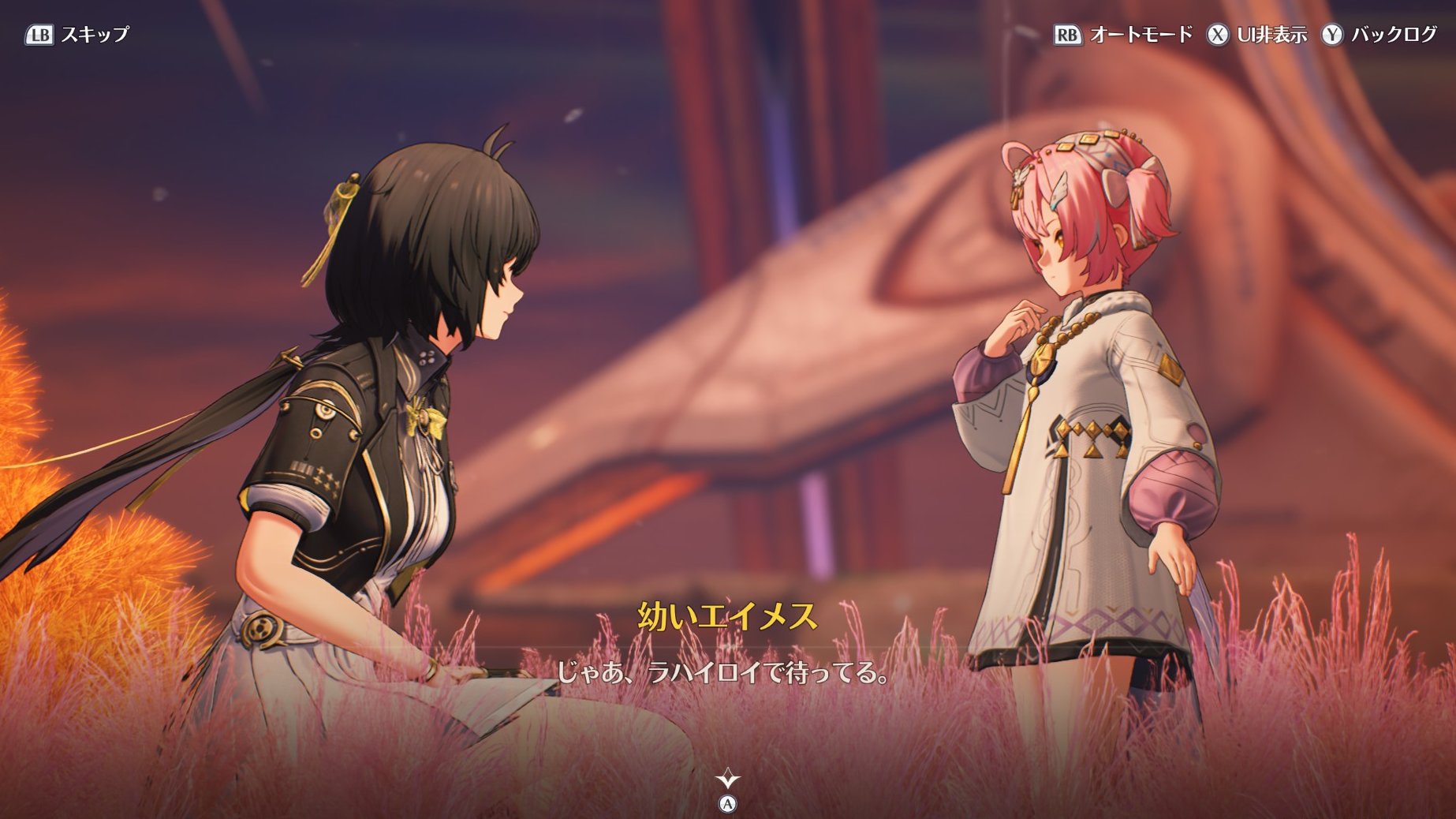Open the バックログ dialogue history
Screen dimensions: 1456x819
point(1379,35)
